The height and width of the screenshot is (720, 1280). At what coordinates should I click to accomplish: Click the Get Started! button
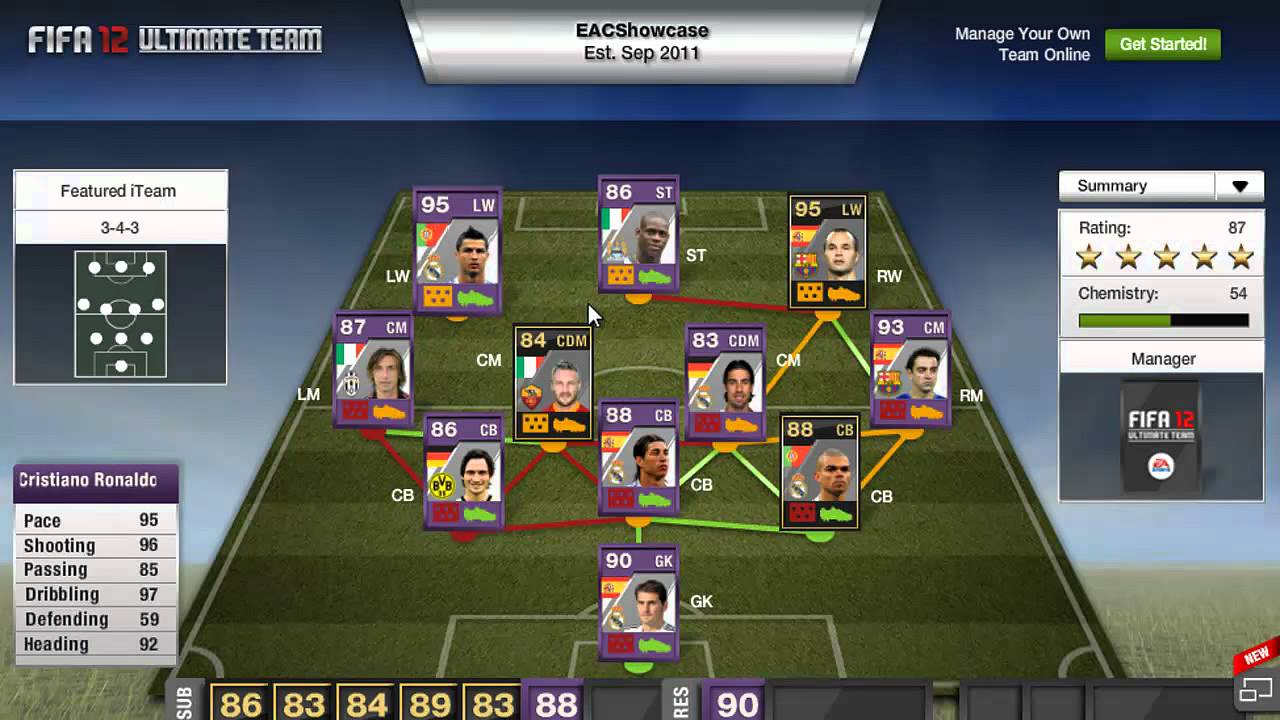tap(1163, 44)
